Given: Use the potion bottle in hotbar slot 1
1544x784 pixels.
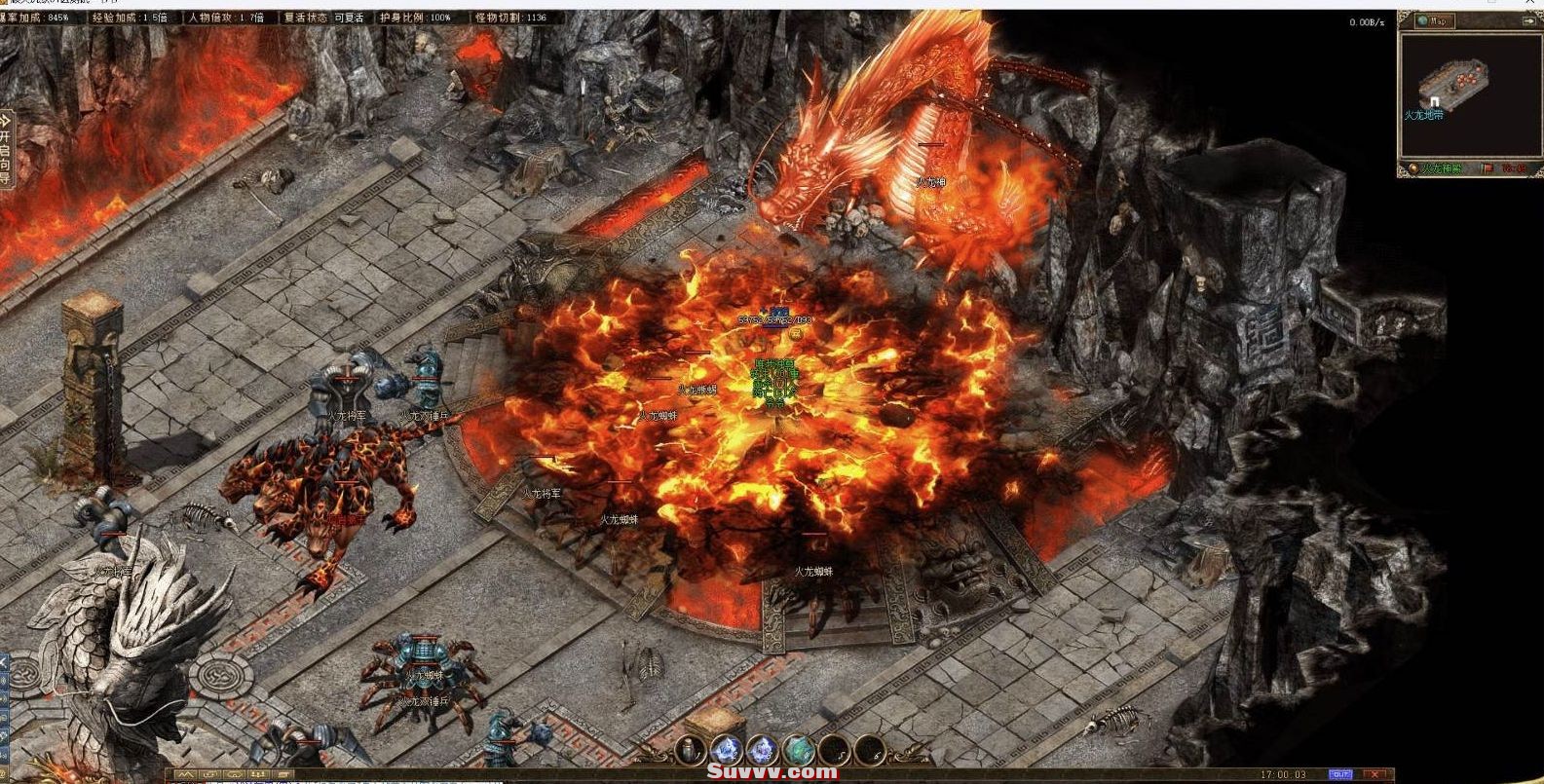Looking at the screenshot, I should pos(689,749).
